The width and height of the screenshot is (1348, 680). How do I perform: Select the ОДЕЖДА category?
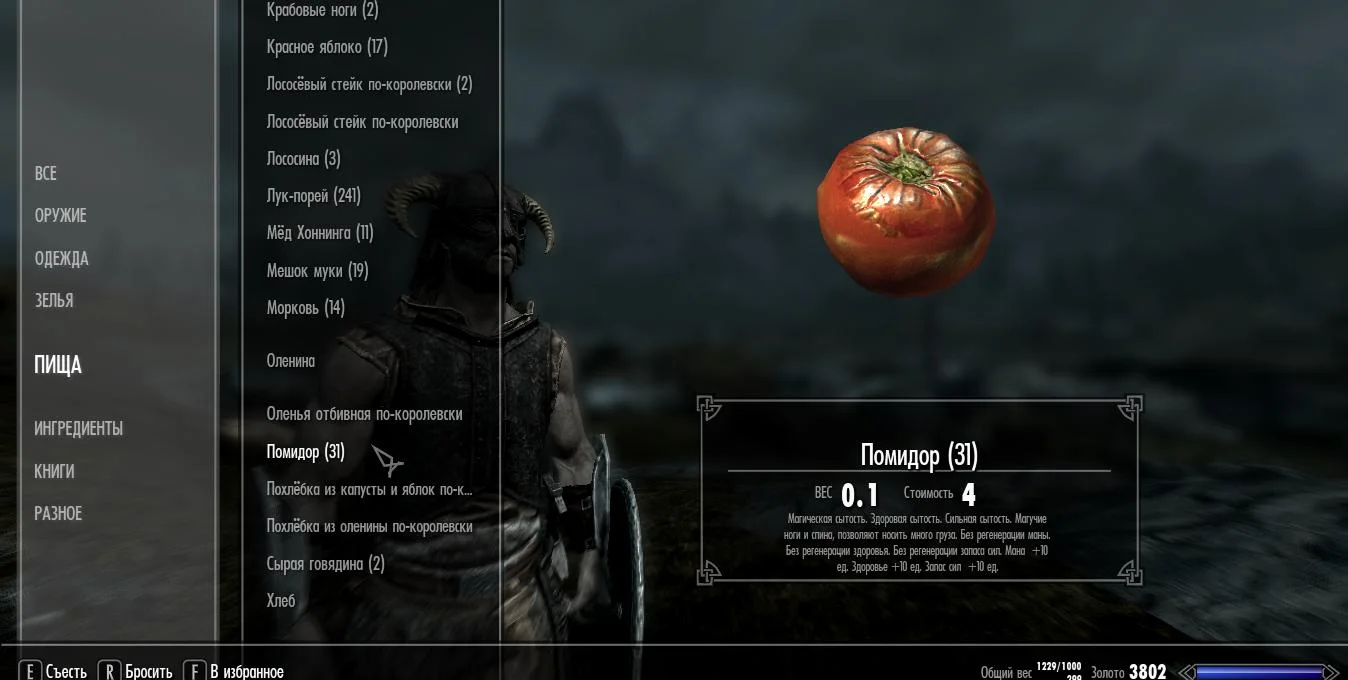61,259
